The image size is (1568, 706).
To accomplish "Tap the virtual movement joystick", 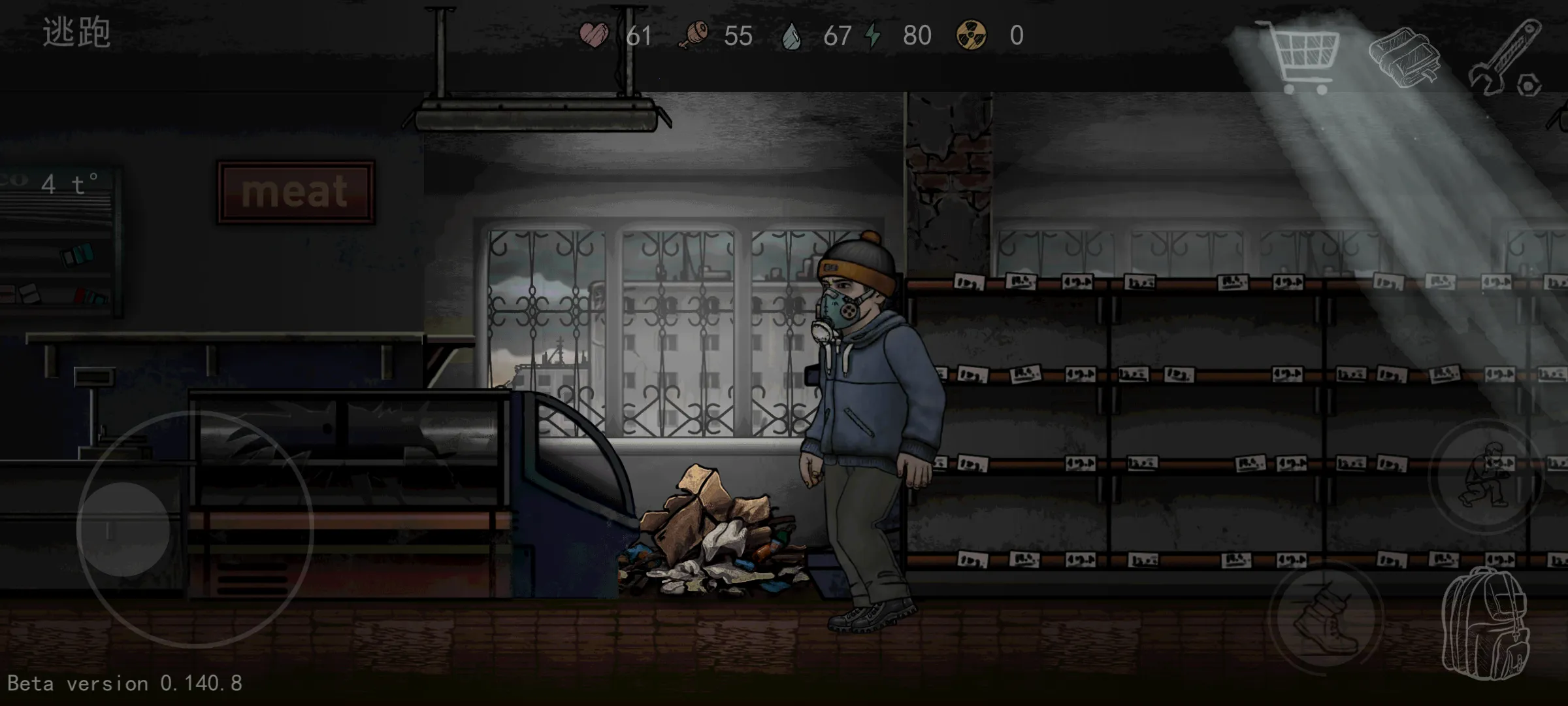I will coord(124,529).
